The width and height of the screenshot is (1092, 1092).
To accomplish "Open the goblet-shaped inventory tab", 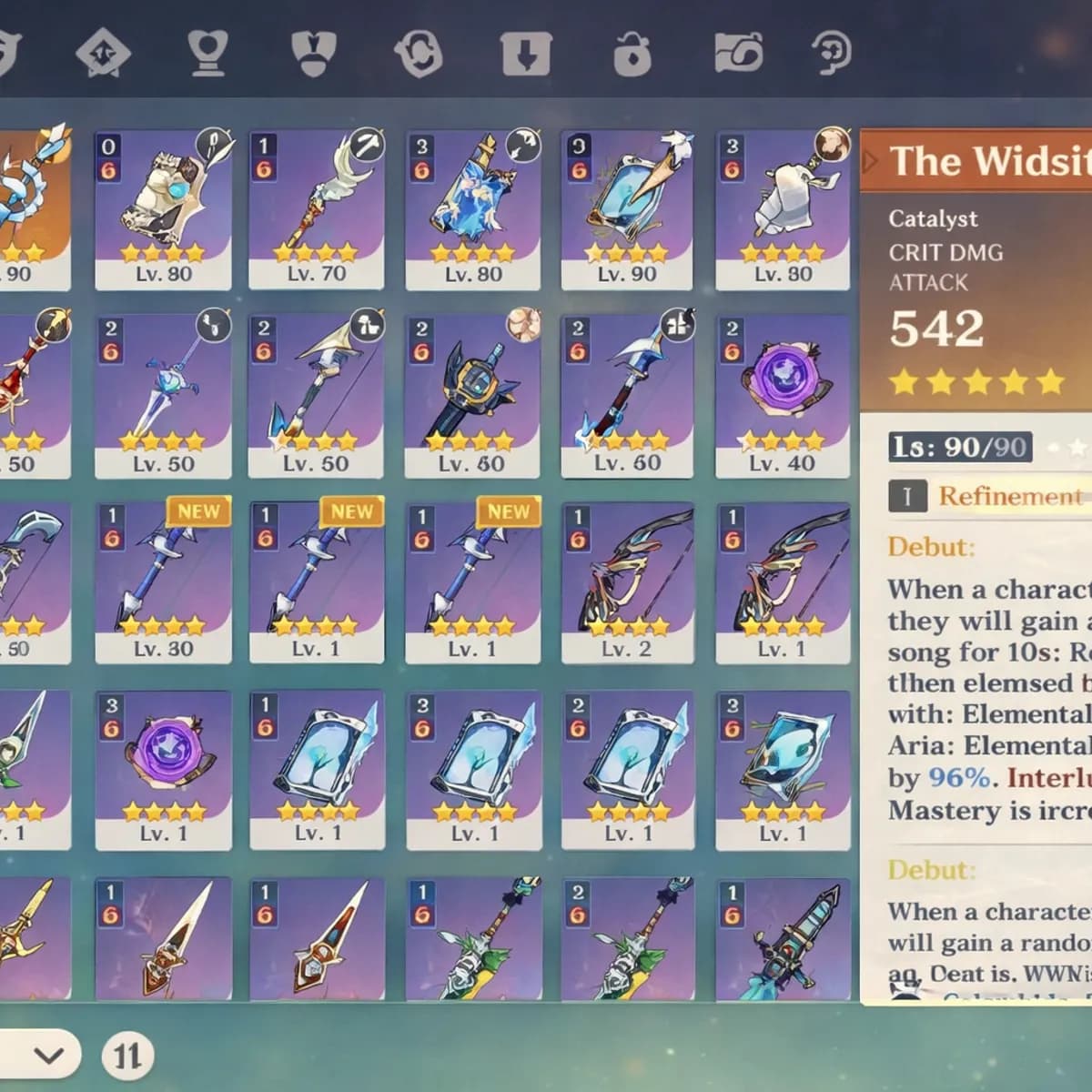I will pos(207,53).
